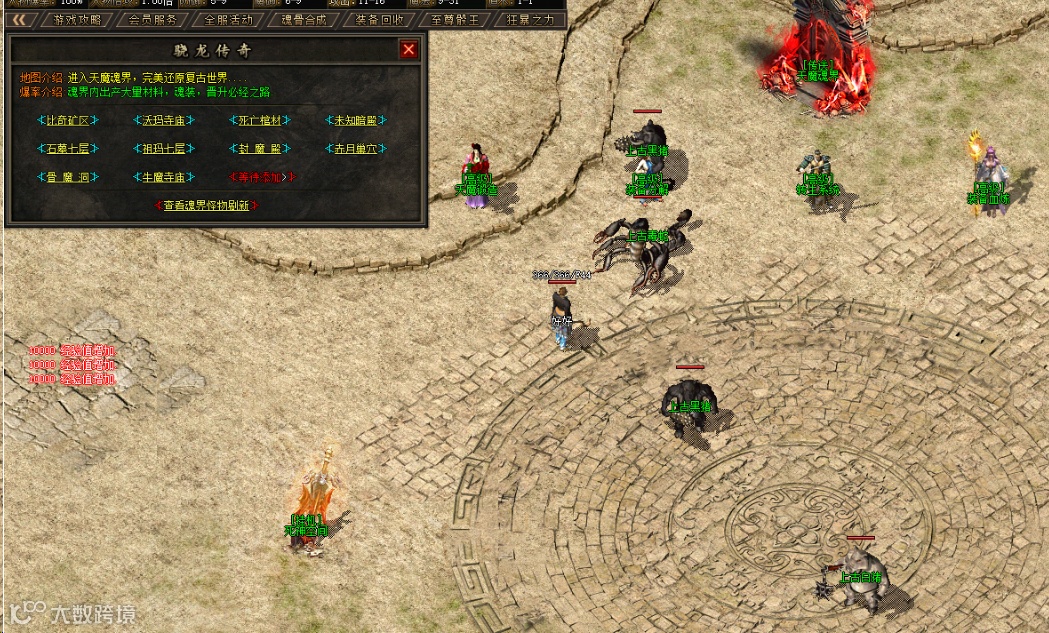View 查看魂界怪物刷新 monster refresh info

pyautogui.click(x=208, y=205)
